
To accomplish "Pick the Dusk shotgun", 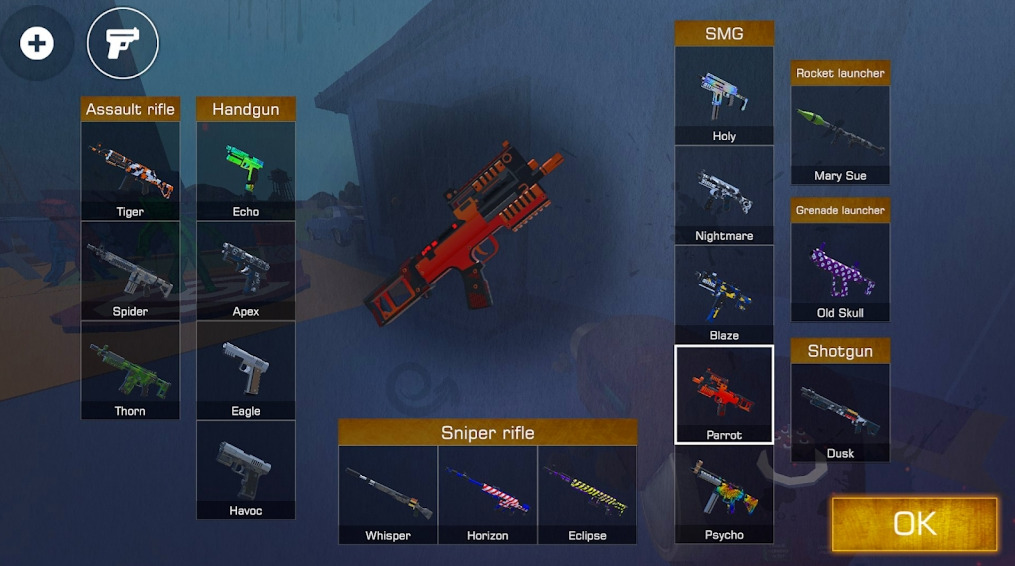I will (840, 412).
